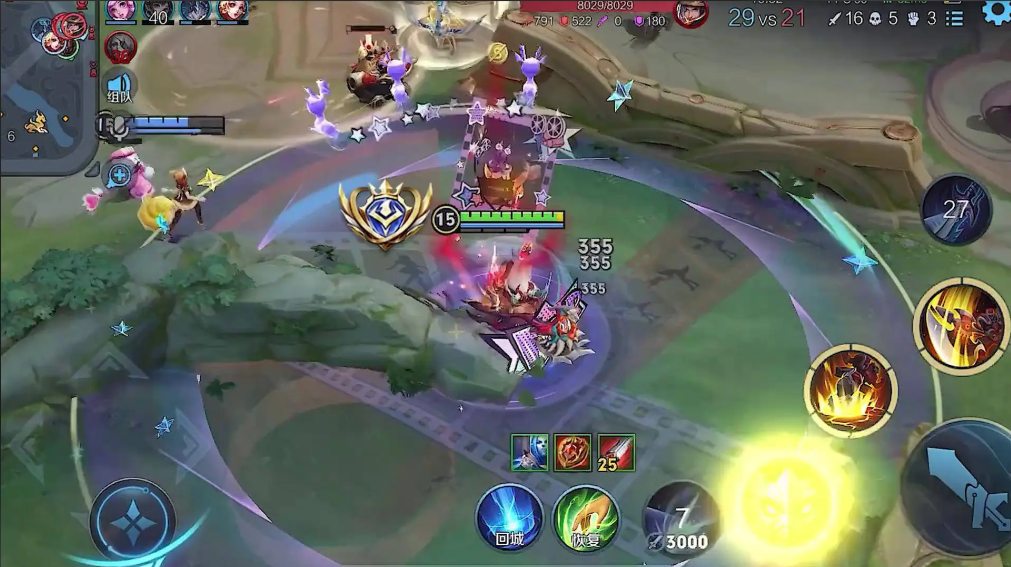Buy the suggested red orb armor item

click(x=574, y=452)
